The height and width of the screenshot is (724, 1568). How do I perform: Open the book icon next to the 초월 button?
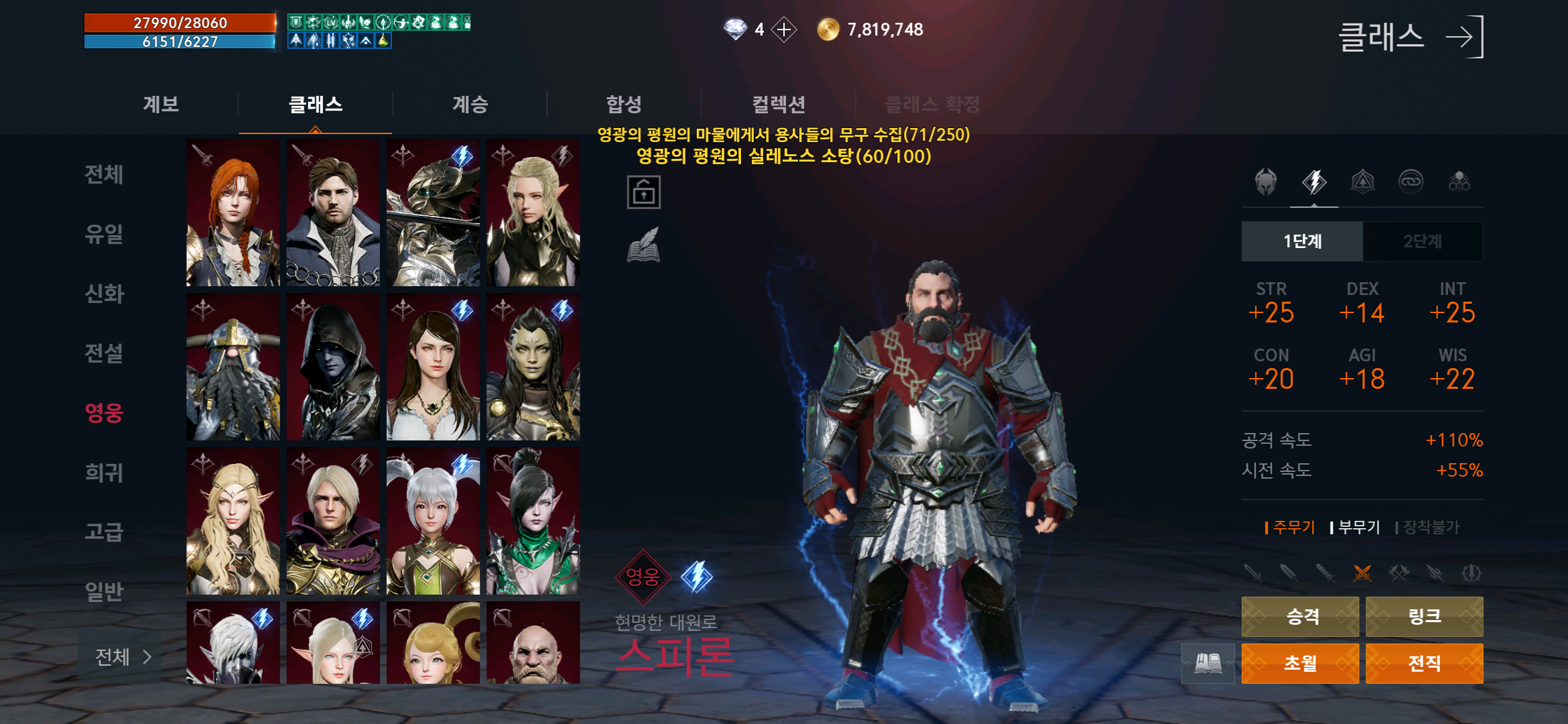[1209, 664]
